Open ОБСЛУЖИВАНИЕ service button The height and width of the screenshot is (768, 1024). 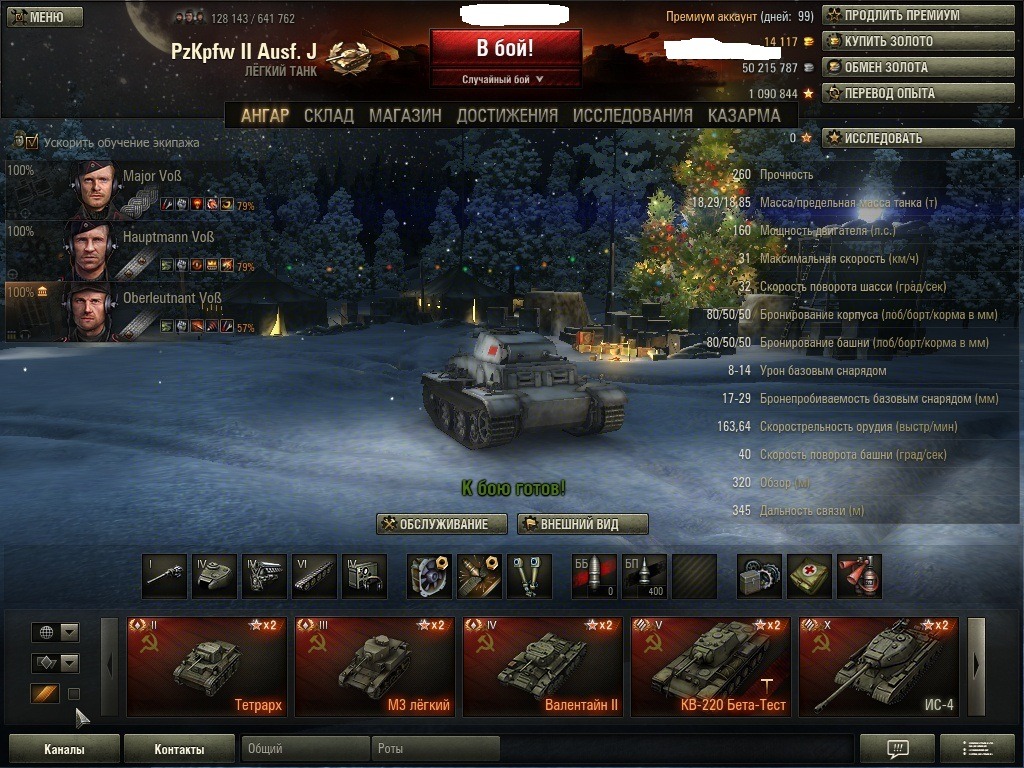tap(442, 524)
